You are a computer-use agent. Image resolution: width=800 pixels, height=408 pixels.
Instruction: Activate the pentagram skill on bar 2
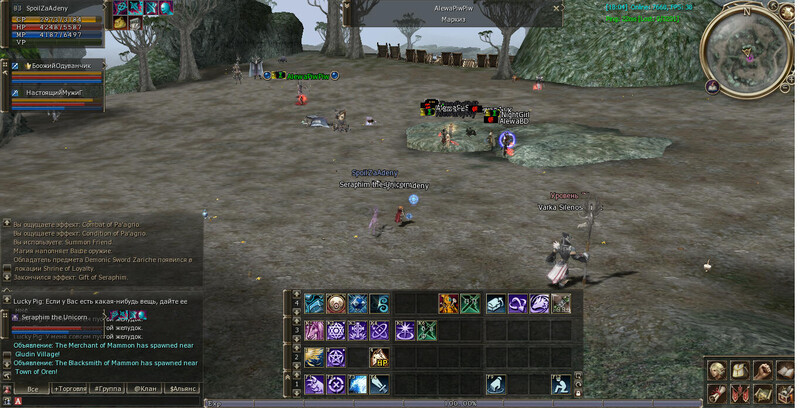coord(337,357)
